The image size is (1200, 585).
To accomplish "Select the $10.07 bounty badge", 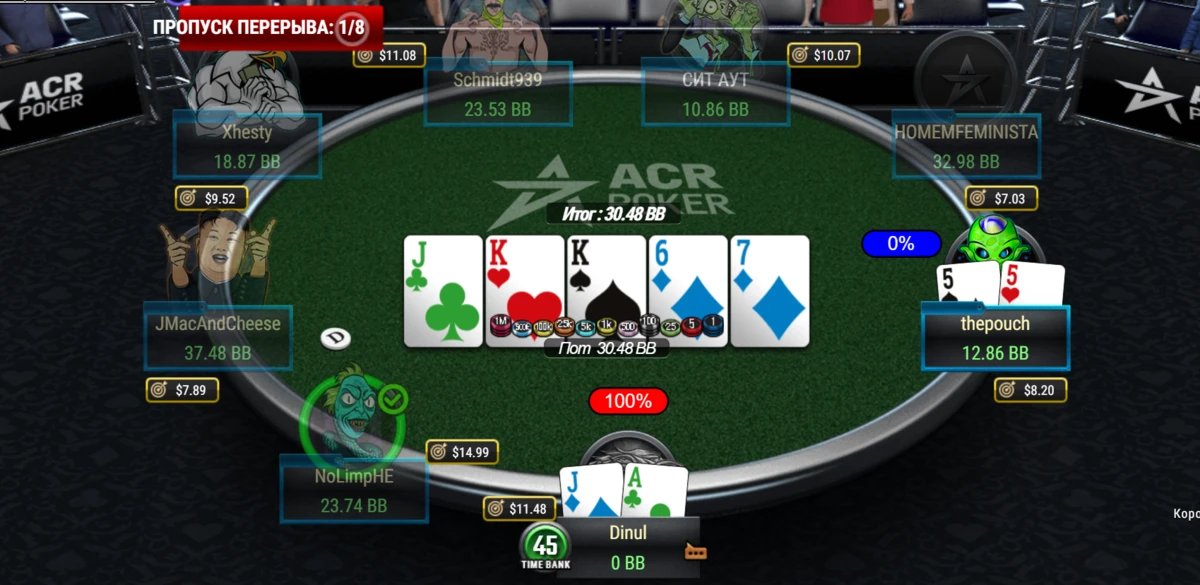I will pos(824,55).
